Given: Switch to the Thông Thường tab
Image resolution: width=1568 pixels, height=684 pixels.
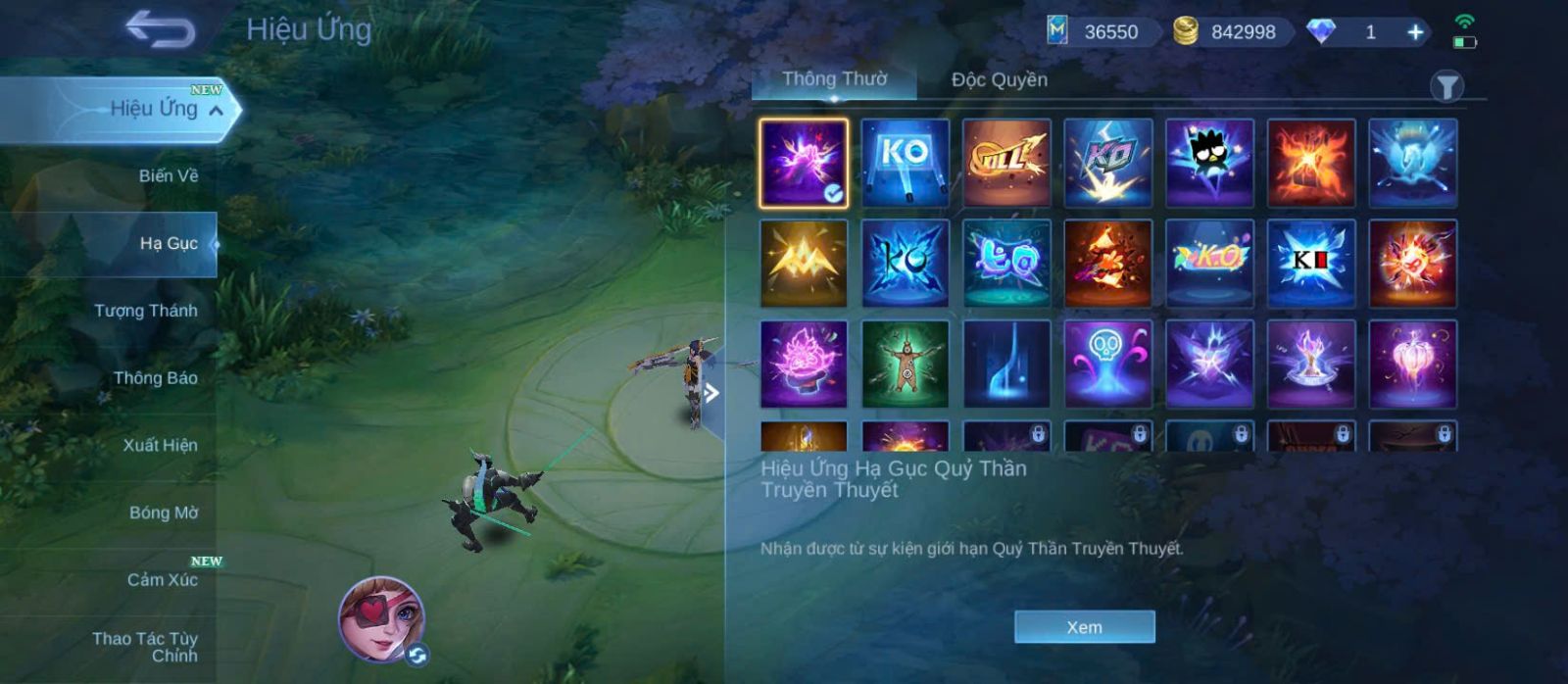Looking at the screenshot, I should pos(834,79).
